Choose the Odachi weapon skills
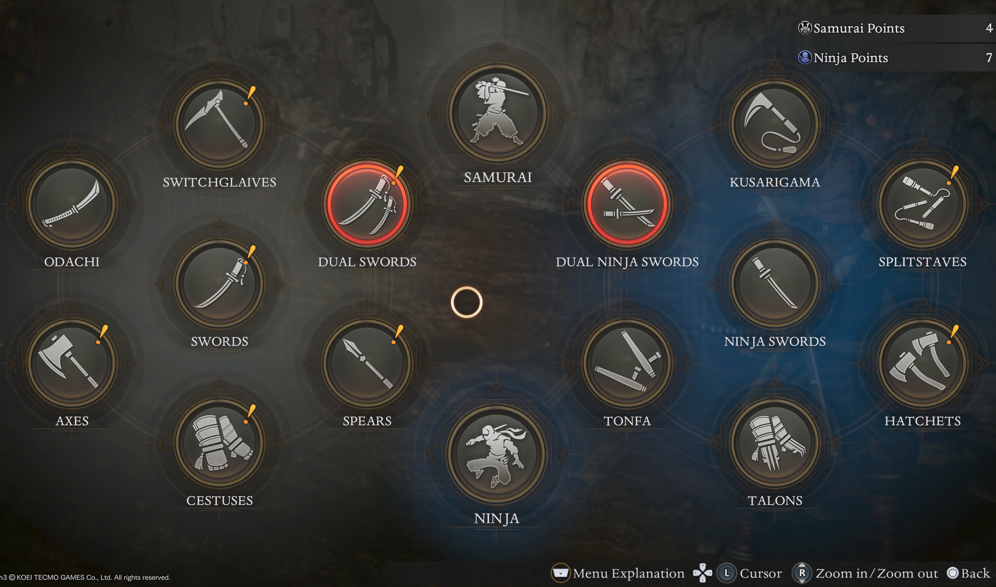 71,204
